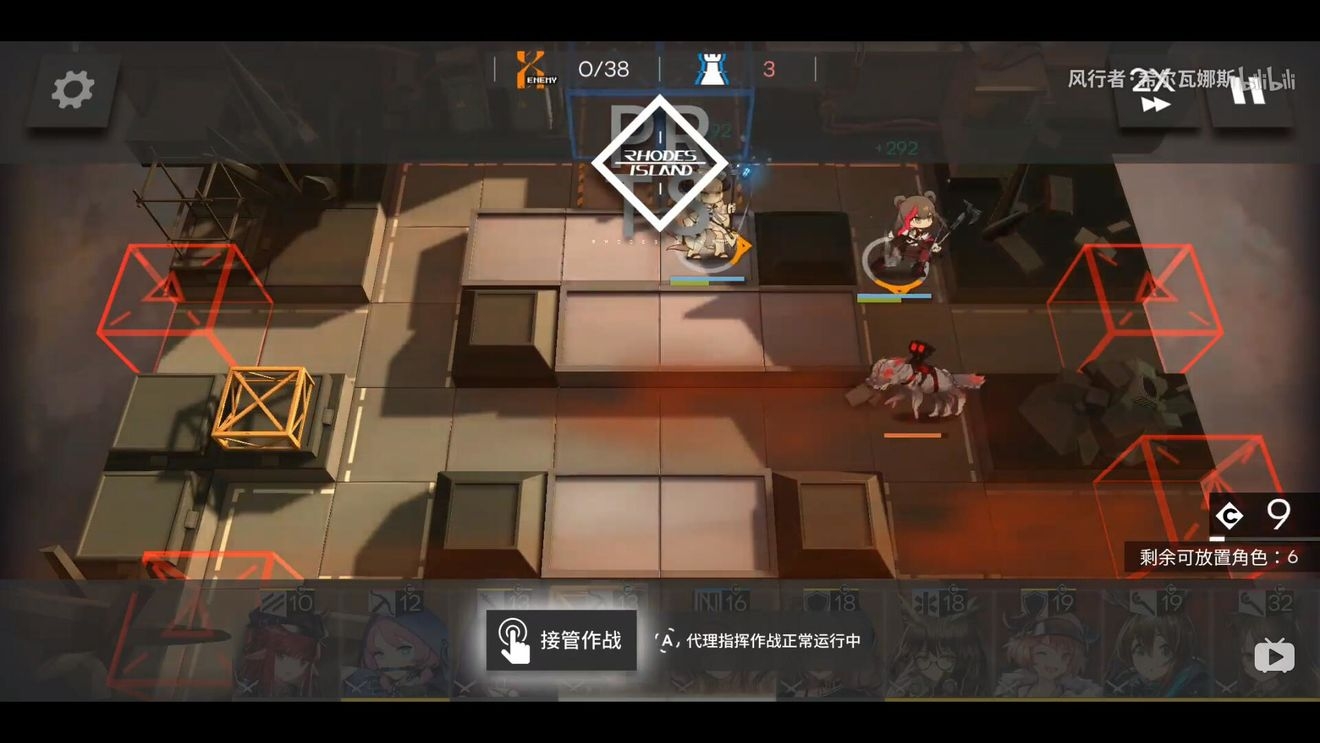Select the pink-haired operator card costing 12
1320x743 pixels.
click(394, 645)
